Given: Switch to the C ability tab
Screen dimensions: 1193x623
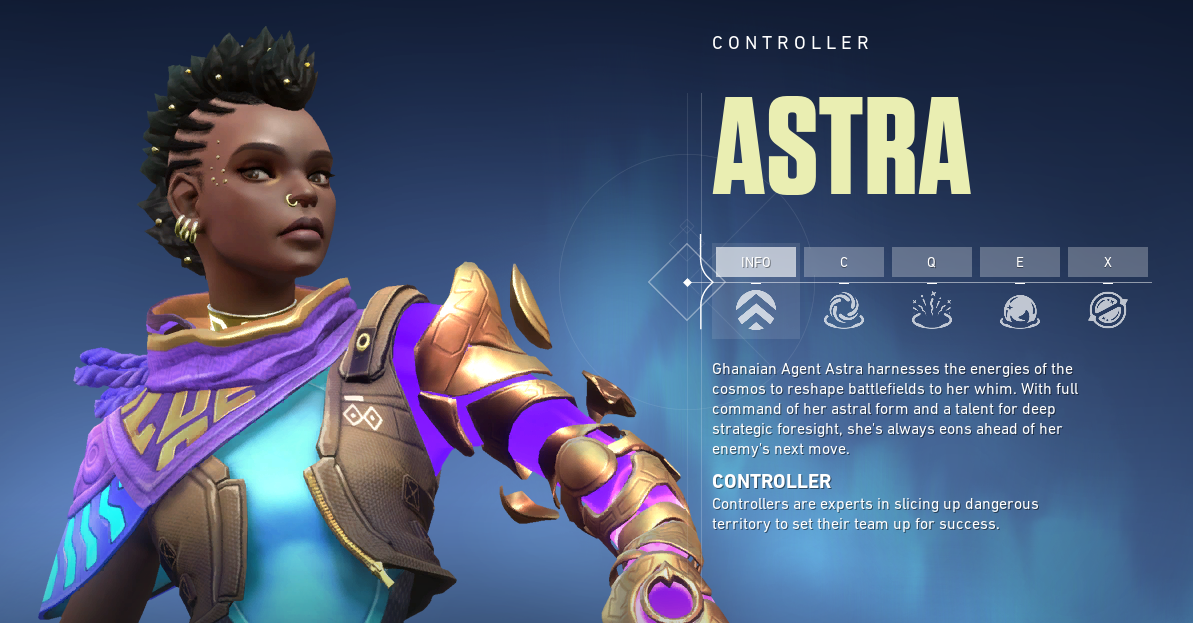Looking at the screenshot, I should (x=844, y=262).
